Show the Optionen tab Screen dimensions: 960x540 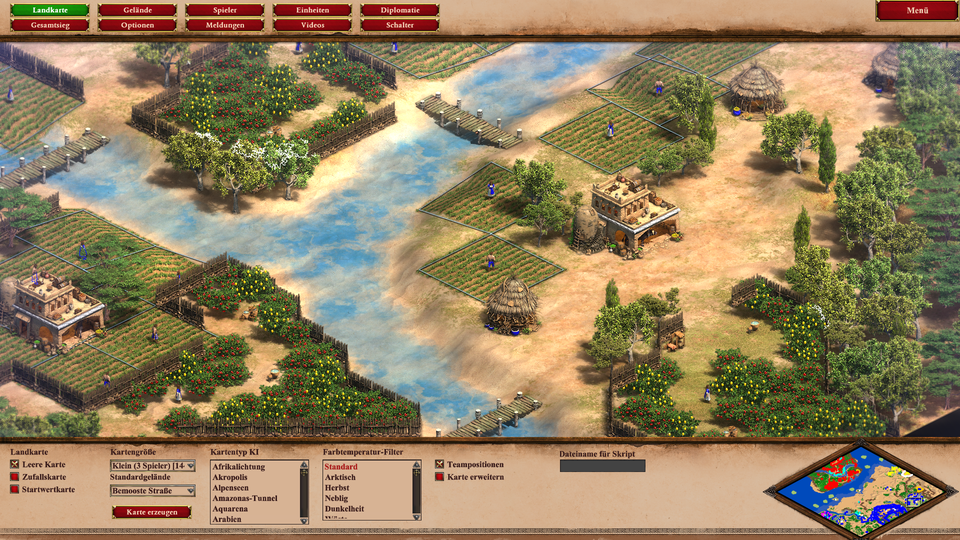[x=137, y=25]
